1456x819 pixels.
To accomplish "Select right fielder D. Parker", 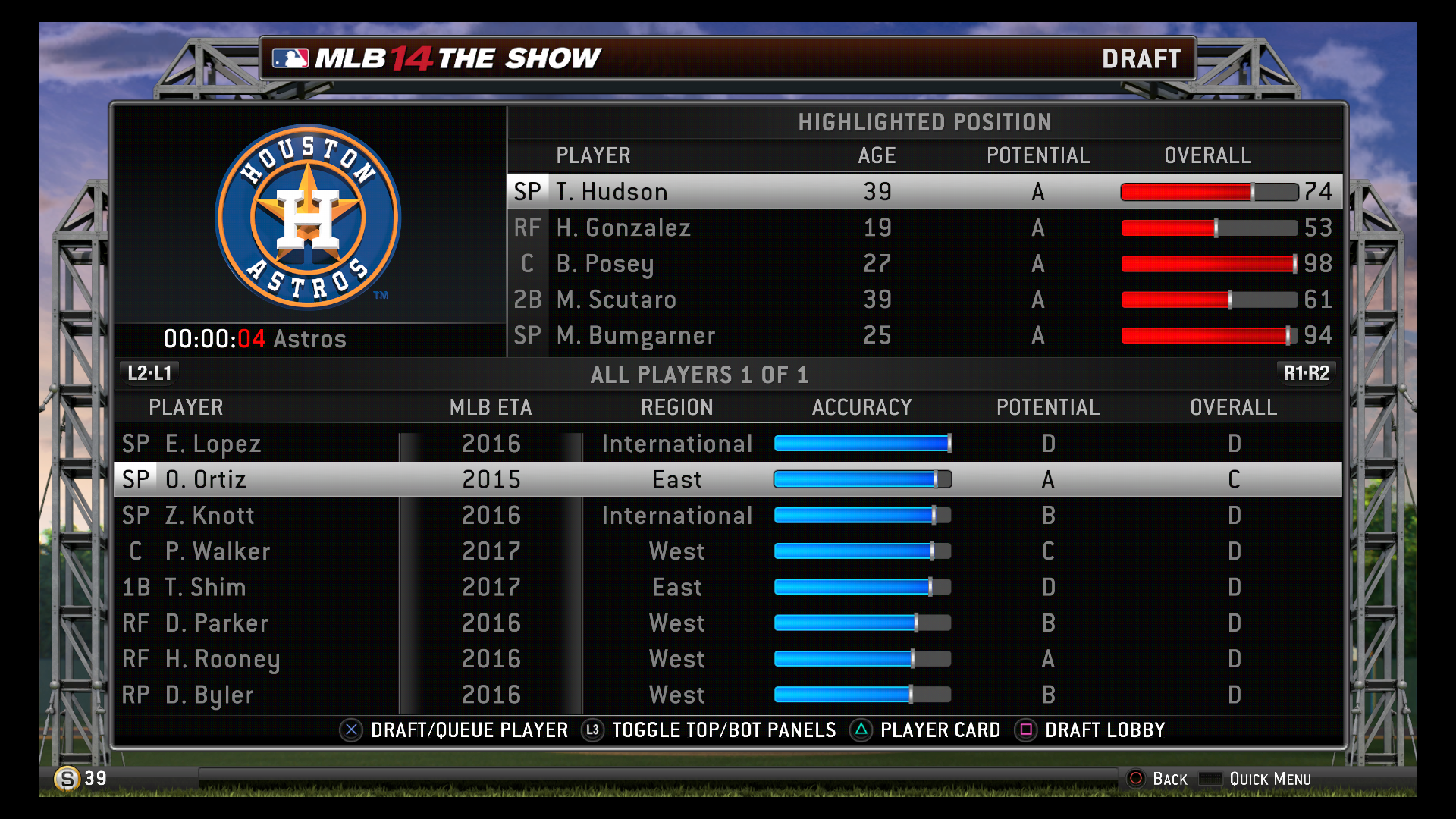I will pos(216,623).
